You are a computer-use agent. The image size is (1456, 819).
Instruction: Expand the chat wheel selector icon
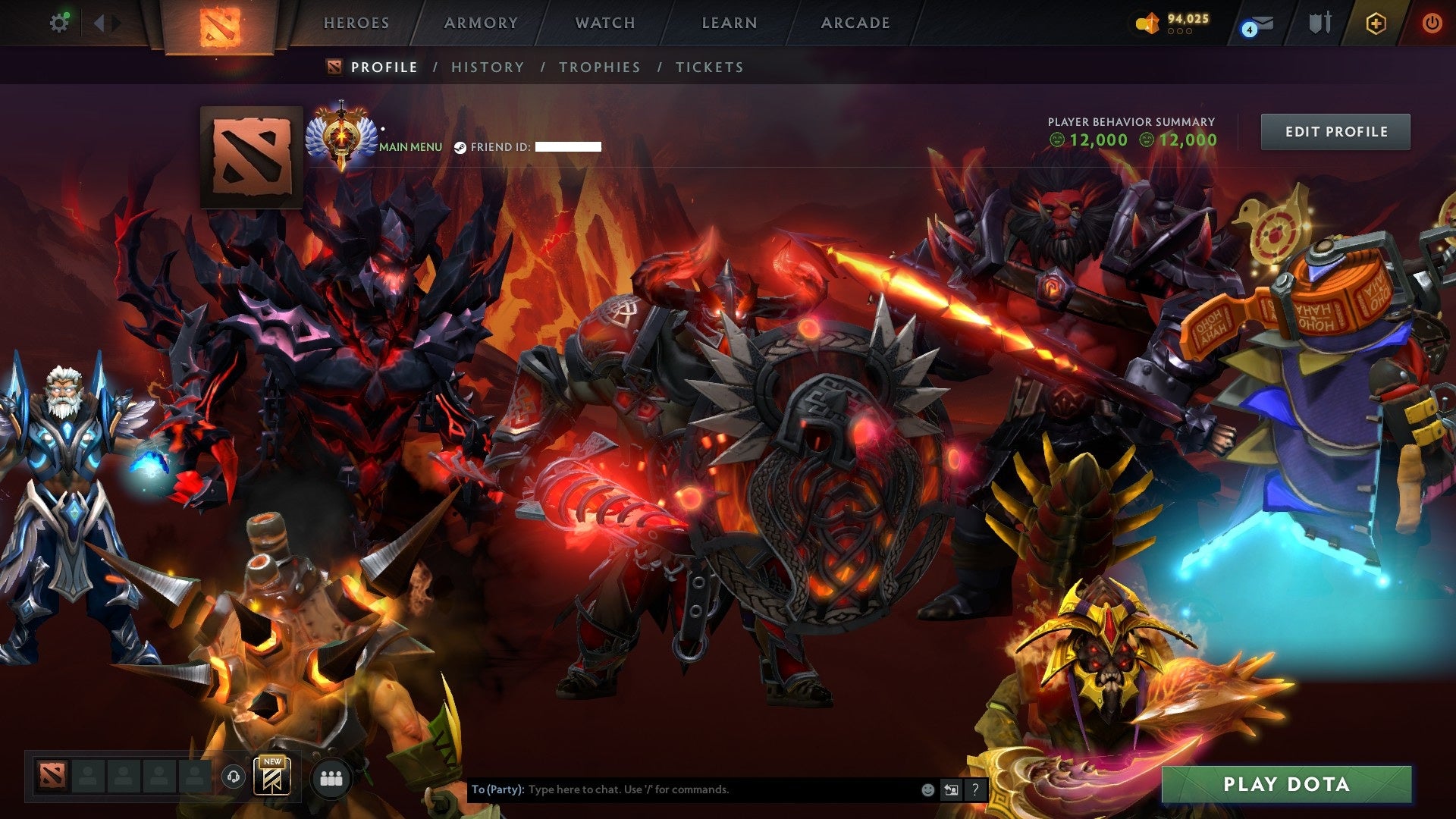[x=951, y=789]
